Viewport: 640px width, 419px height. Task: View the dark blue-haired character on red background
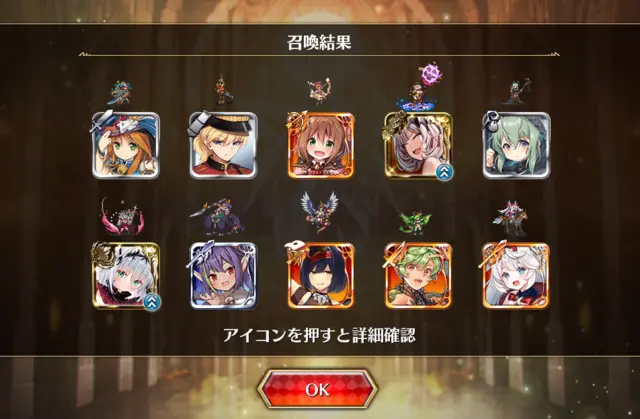coord(321,275)
